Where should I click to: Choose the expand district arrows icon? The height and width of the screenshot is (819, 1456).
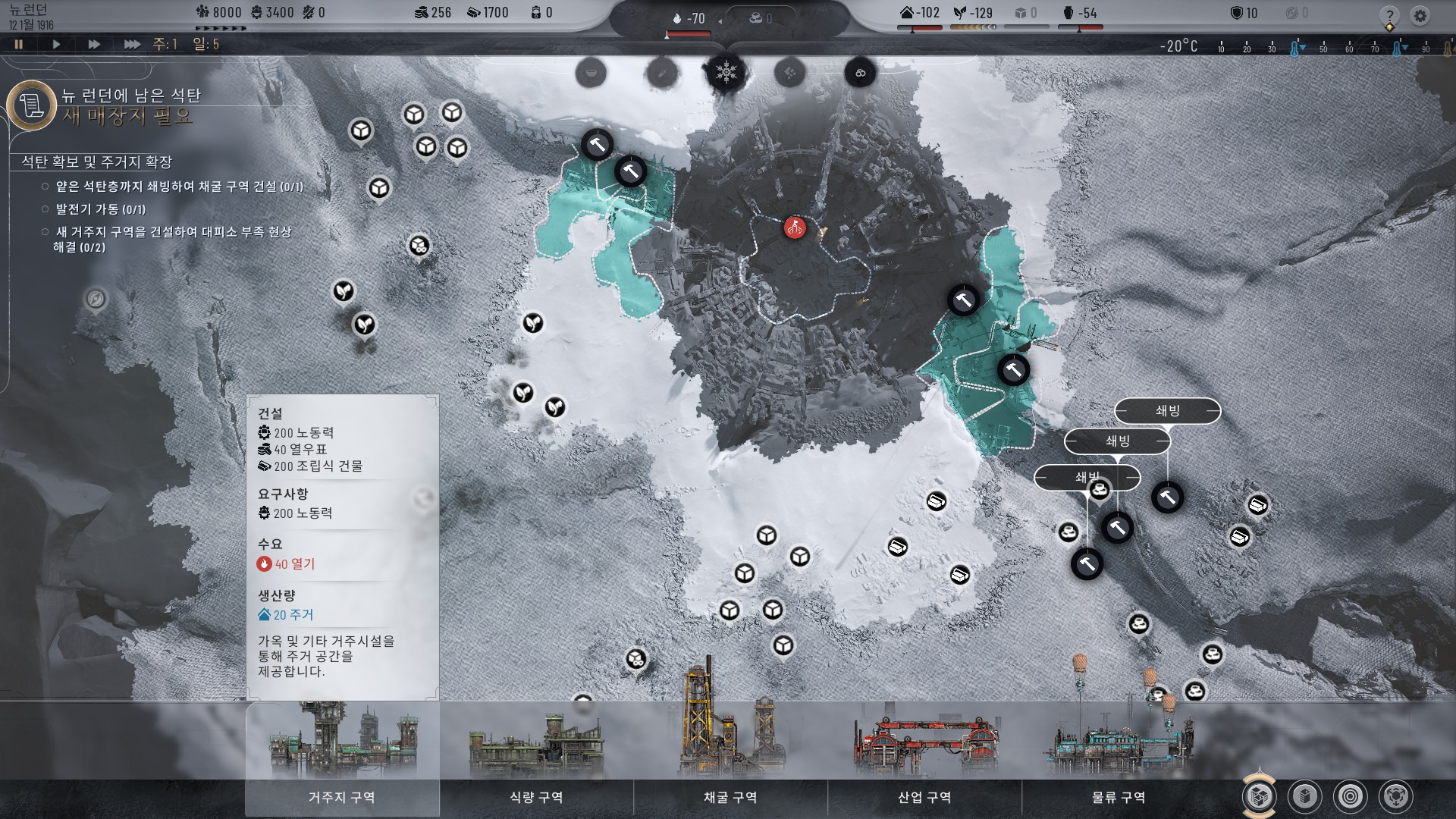click(x=1396, y=796)
